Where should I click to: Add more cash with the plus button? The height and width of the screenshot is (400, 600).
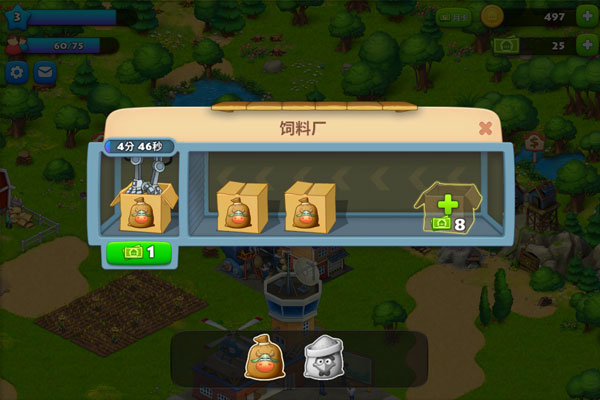[584, 45]
